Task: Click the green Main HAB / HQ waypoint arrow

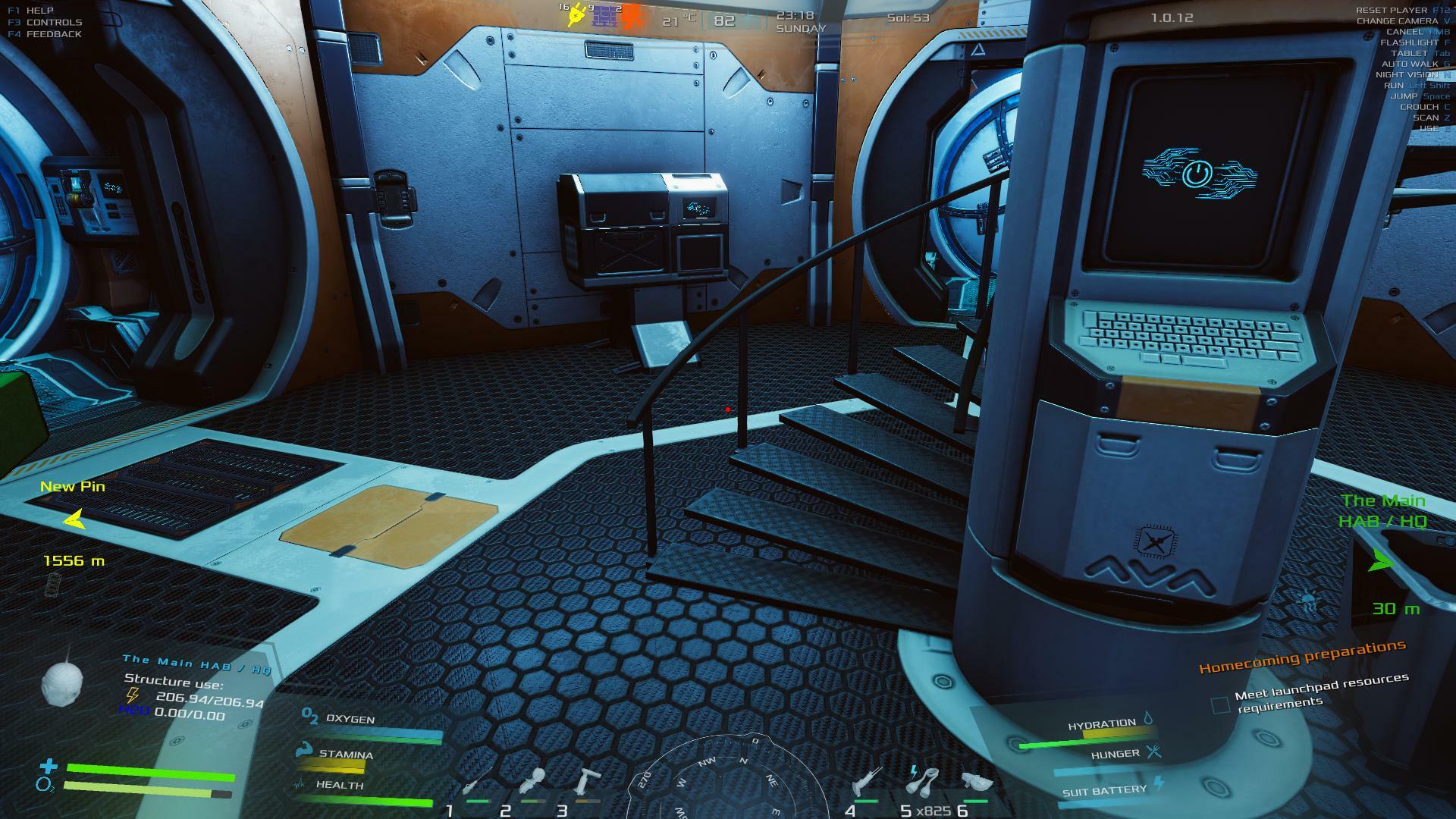Action: (x=1380, y=561)
